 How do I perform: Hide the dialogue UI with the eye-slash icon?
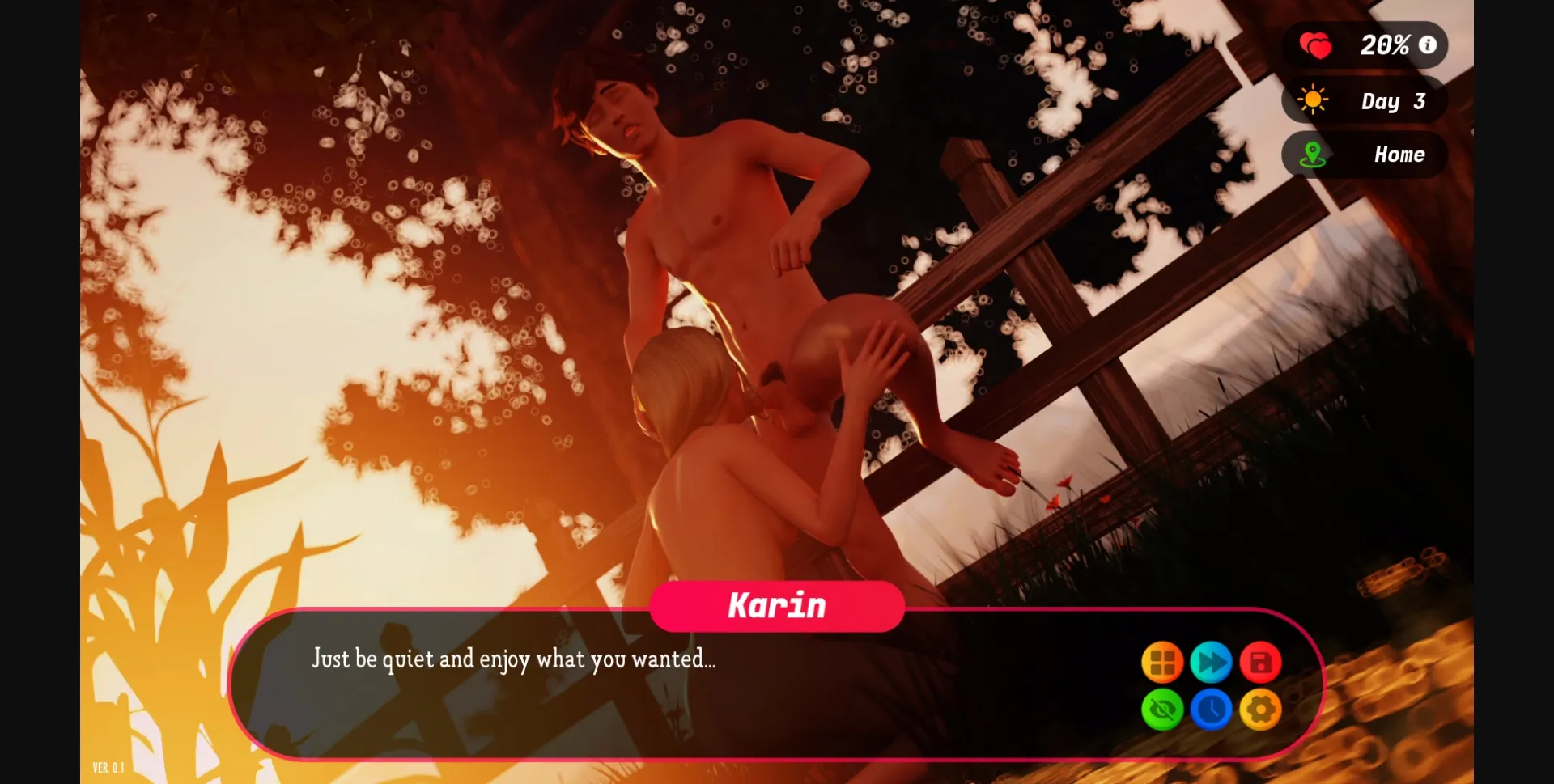(1163, 710)
